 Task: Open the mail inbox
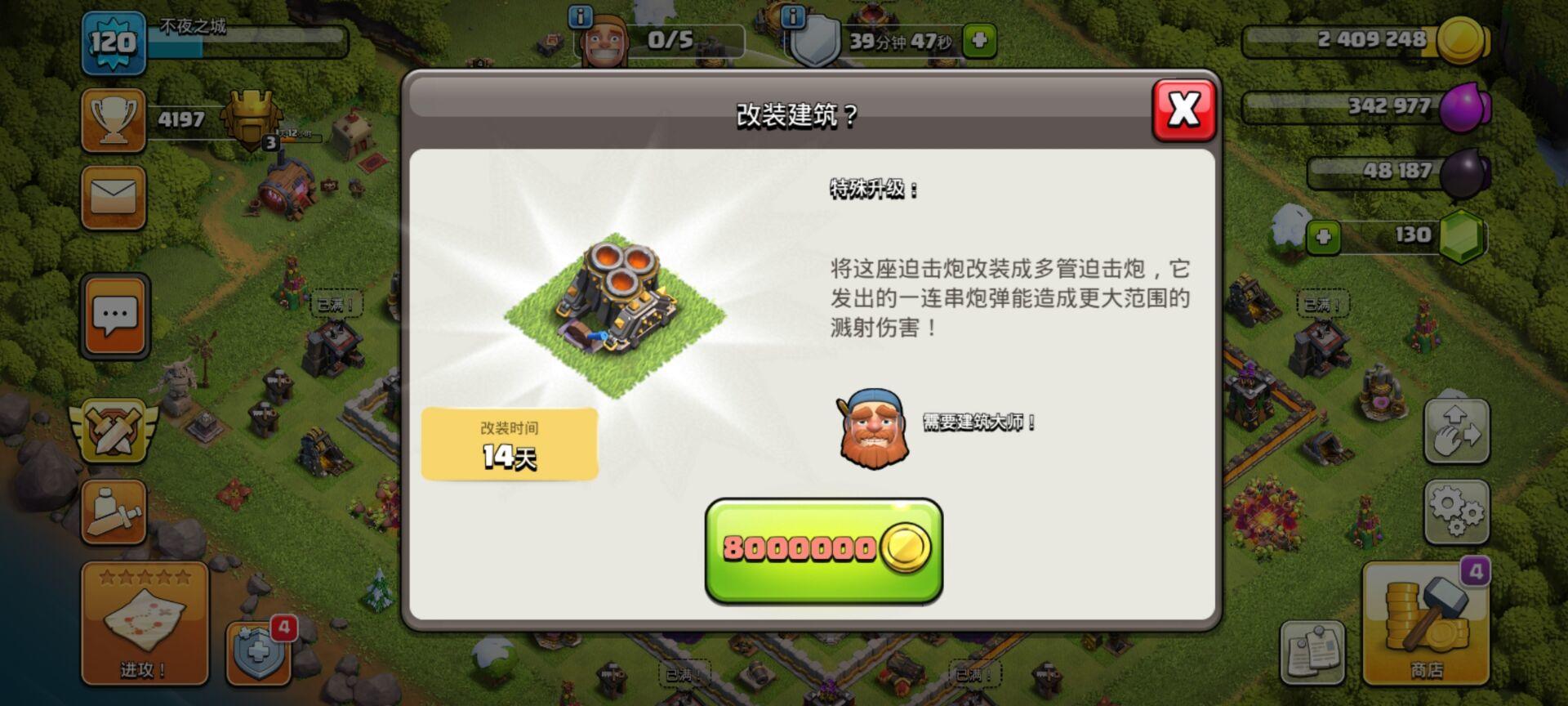(x=114, y=196)
